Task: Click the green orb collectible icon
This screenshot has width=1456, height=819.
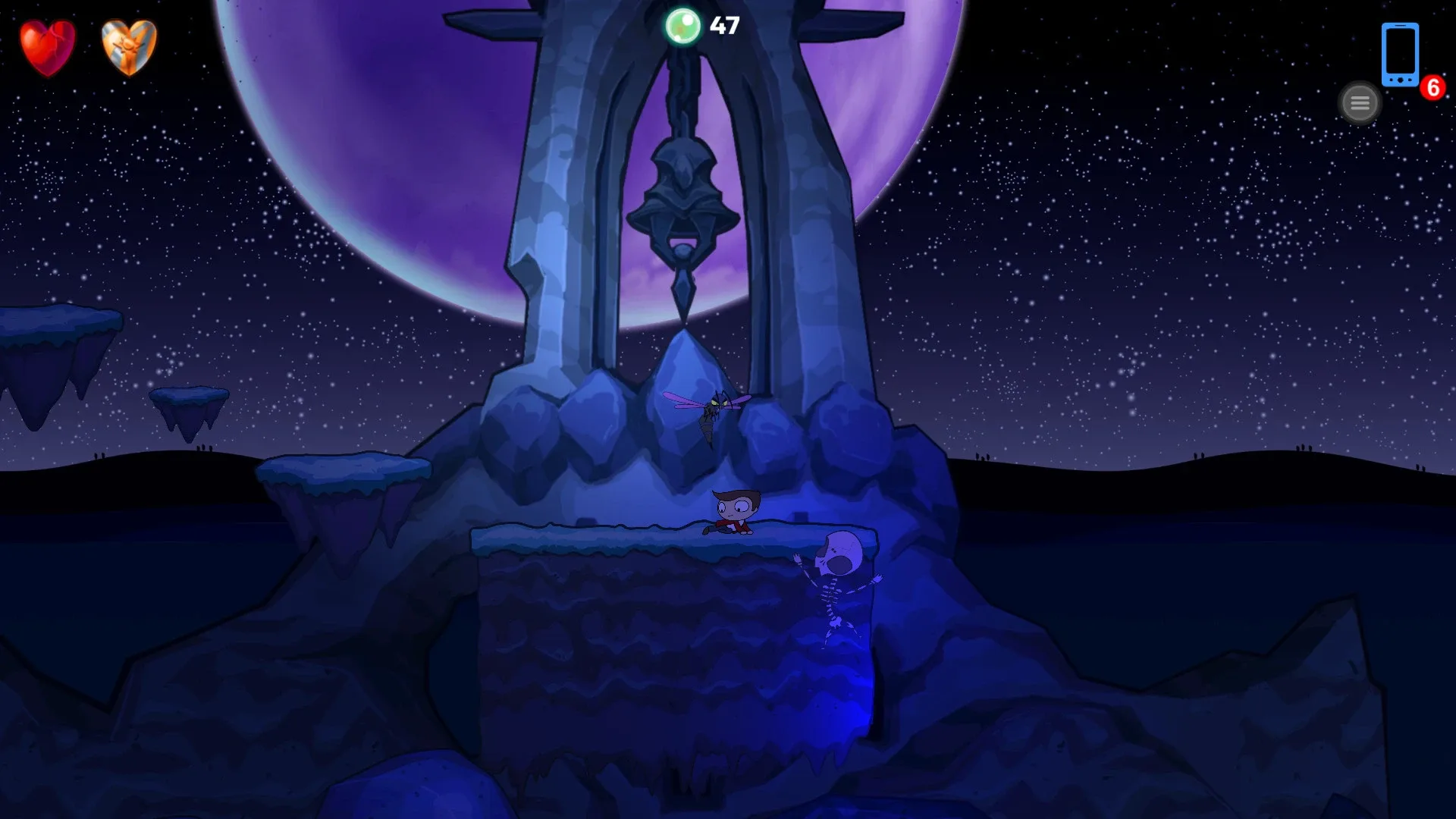Action: coord(683,27)
